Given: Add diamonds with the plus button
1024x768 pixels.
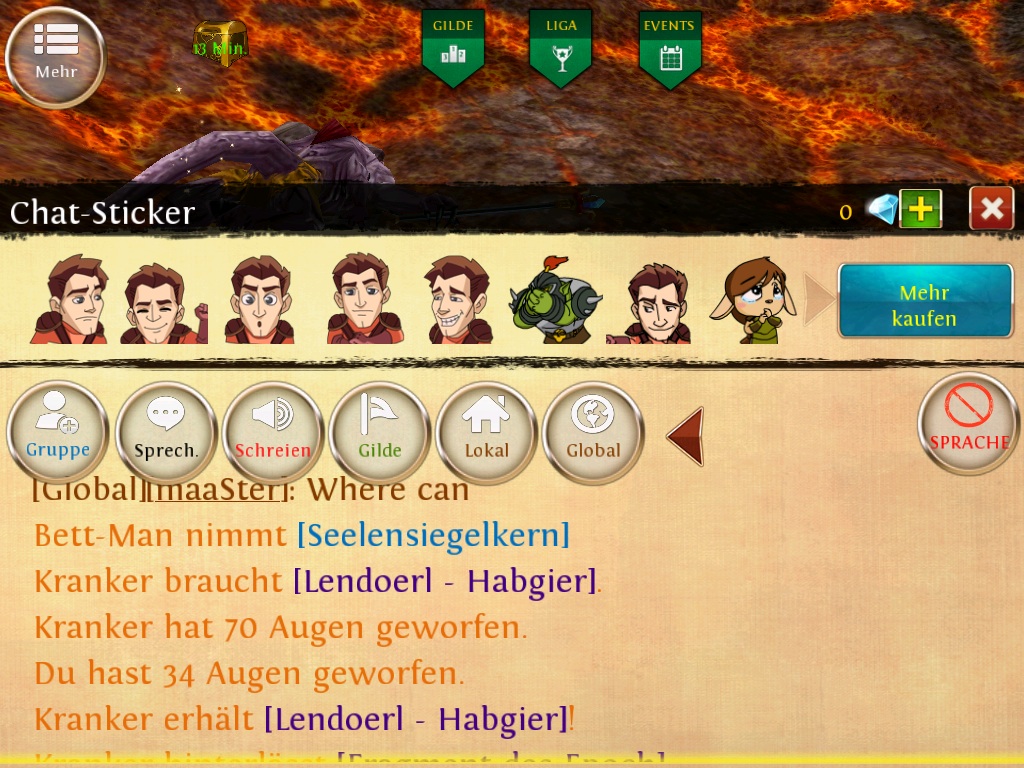Looking at the screenshot, I should pos(920,209).
